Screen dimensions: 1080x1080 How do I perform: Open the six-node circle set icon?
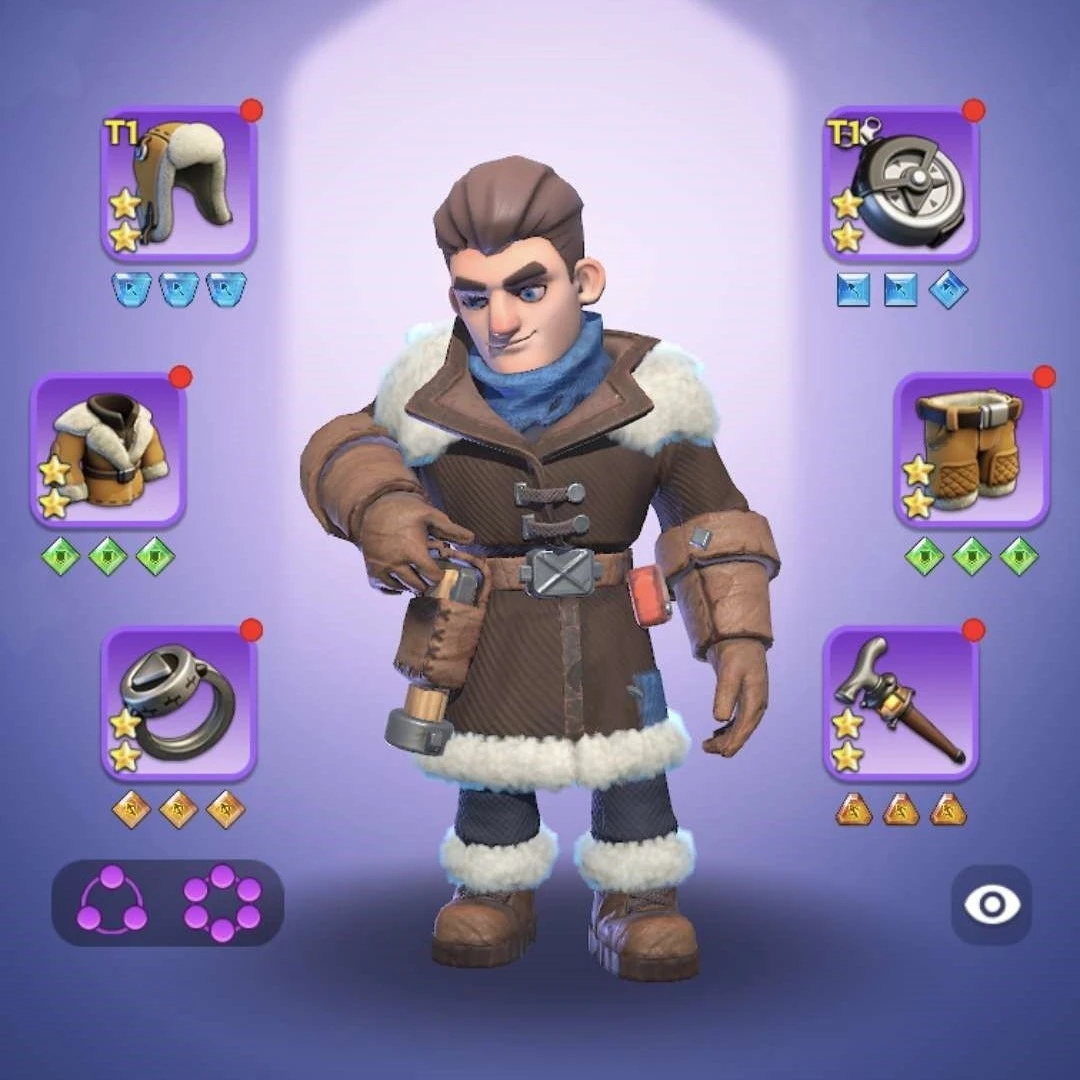click(x=222, y=902)
